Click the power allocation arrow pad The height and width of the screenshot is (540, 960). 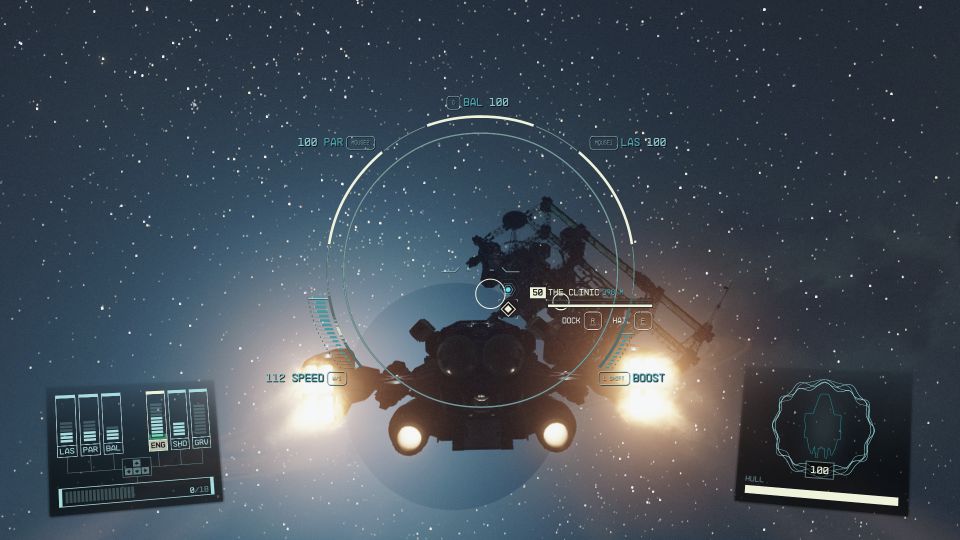coord(136,467)
